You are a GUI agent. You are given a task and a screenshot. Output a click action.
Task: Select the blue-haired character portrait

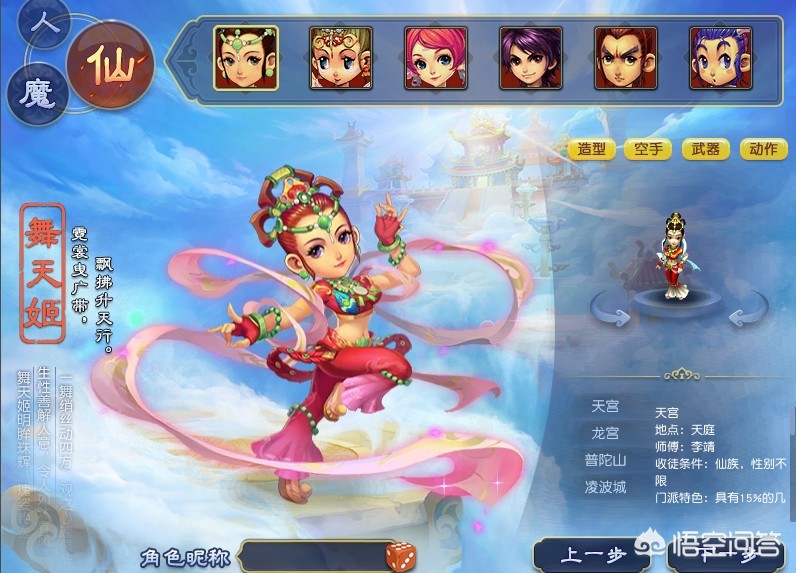click(720, 57)
